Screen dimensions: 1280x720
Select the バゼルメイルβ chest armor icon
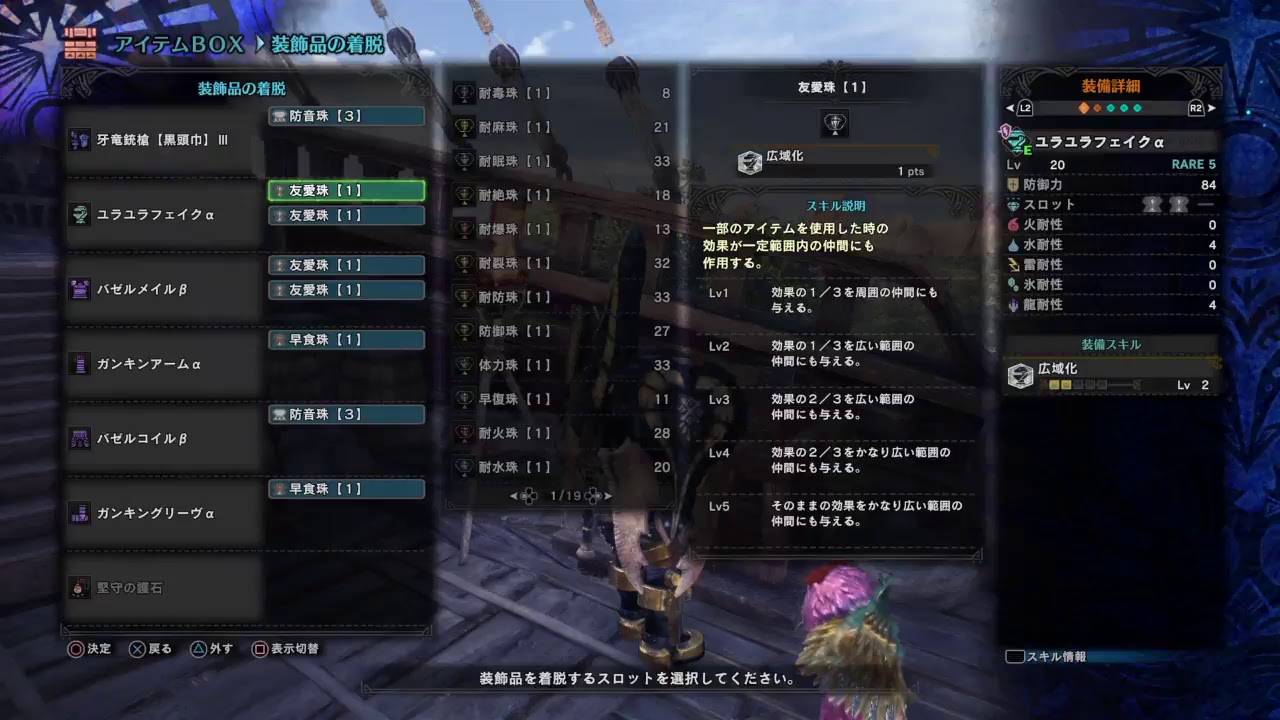78,288
